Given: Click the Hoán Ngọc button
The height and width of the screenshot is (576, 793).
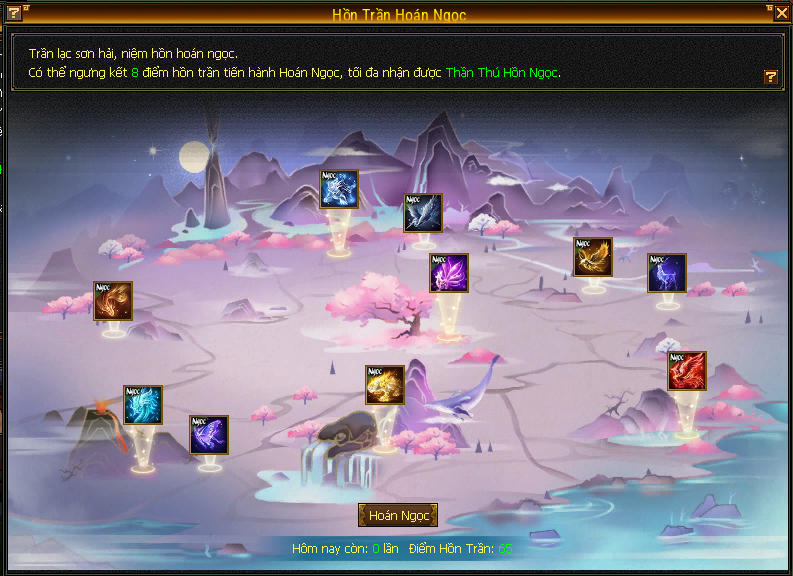Looking at the screenshot, I should point(398,515).
